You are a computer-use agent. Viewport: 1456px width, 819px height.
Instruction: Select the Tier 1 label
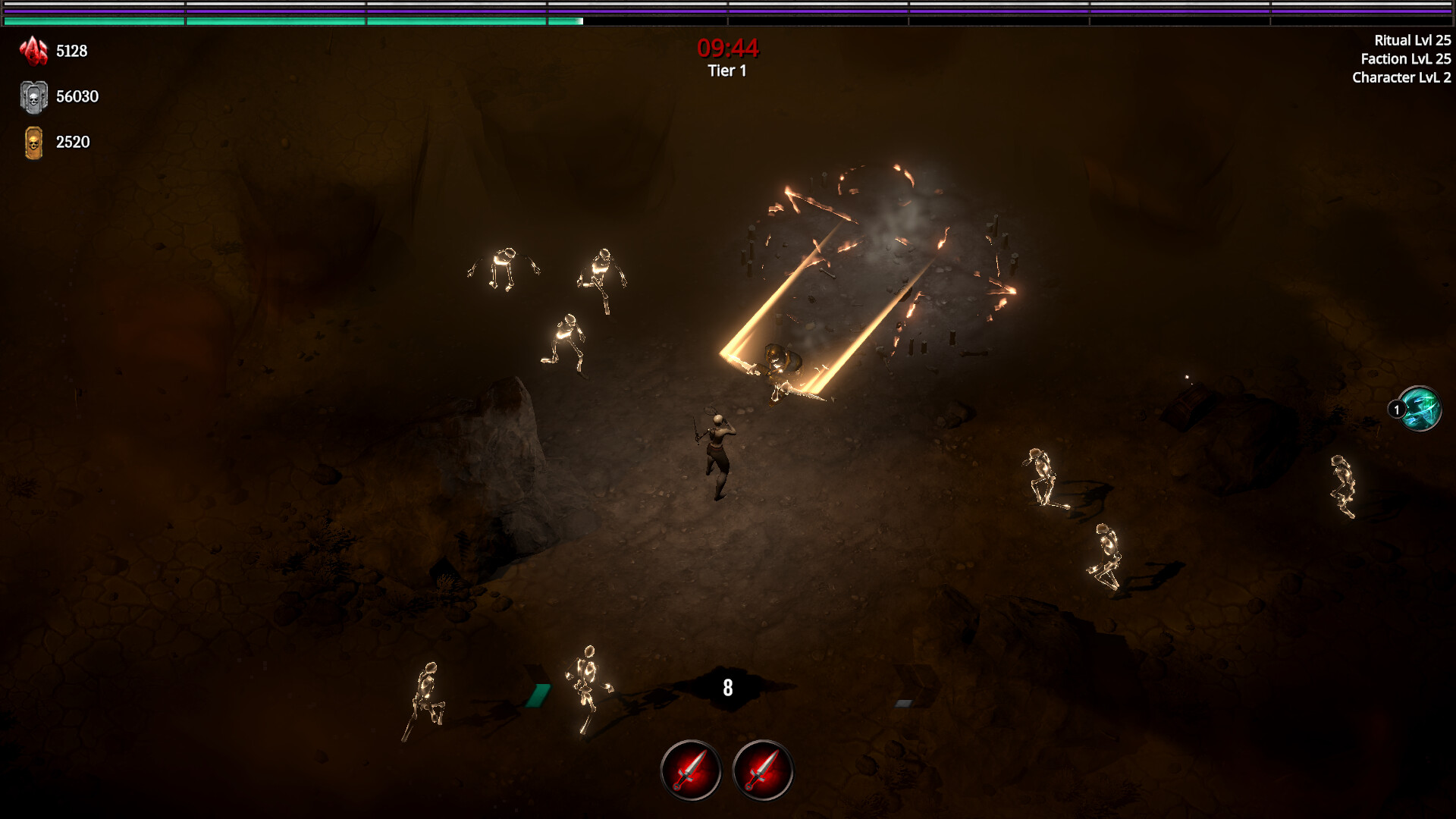click(x=725, y=71)
